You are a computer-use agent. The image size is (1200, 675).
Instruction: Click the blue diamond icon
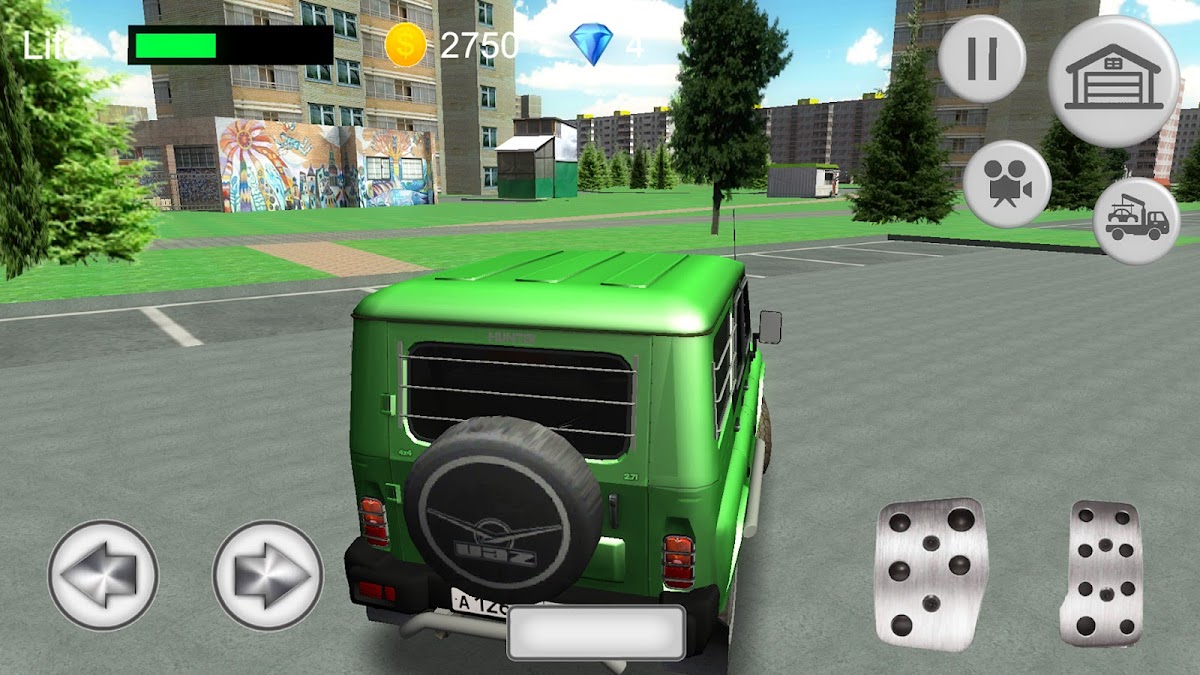coord(591,45)
